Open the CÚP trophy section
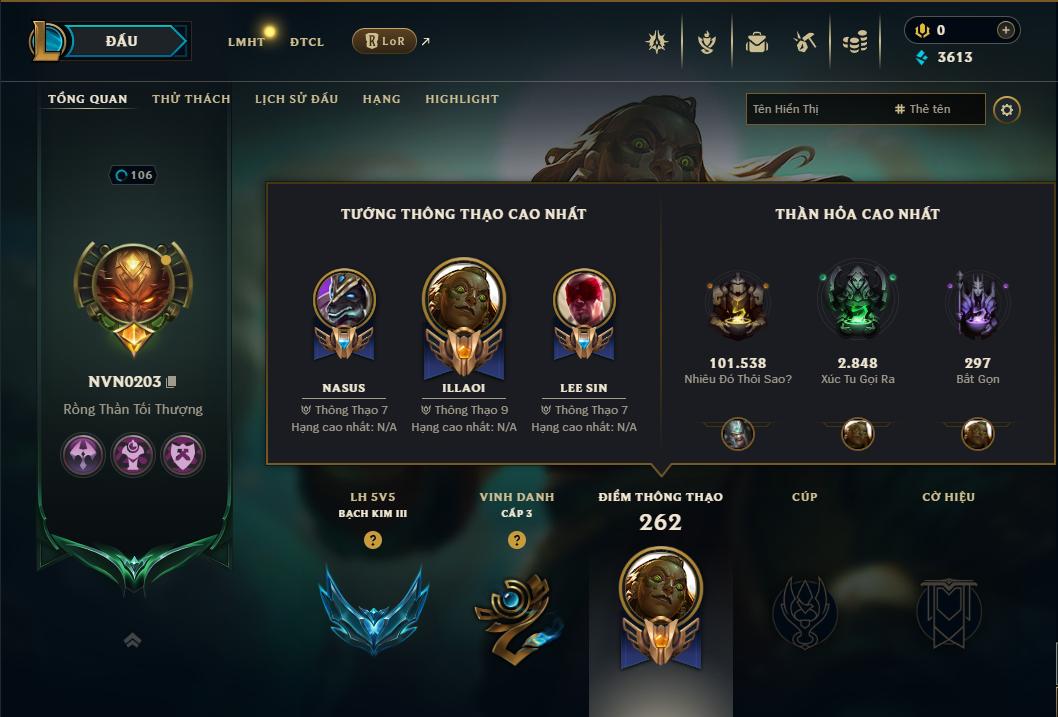The image size is (1058, 717). point(804,608)
